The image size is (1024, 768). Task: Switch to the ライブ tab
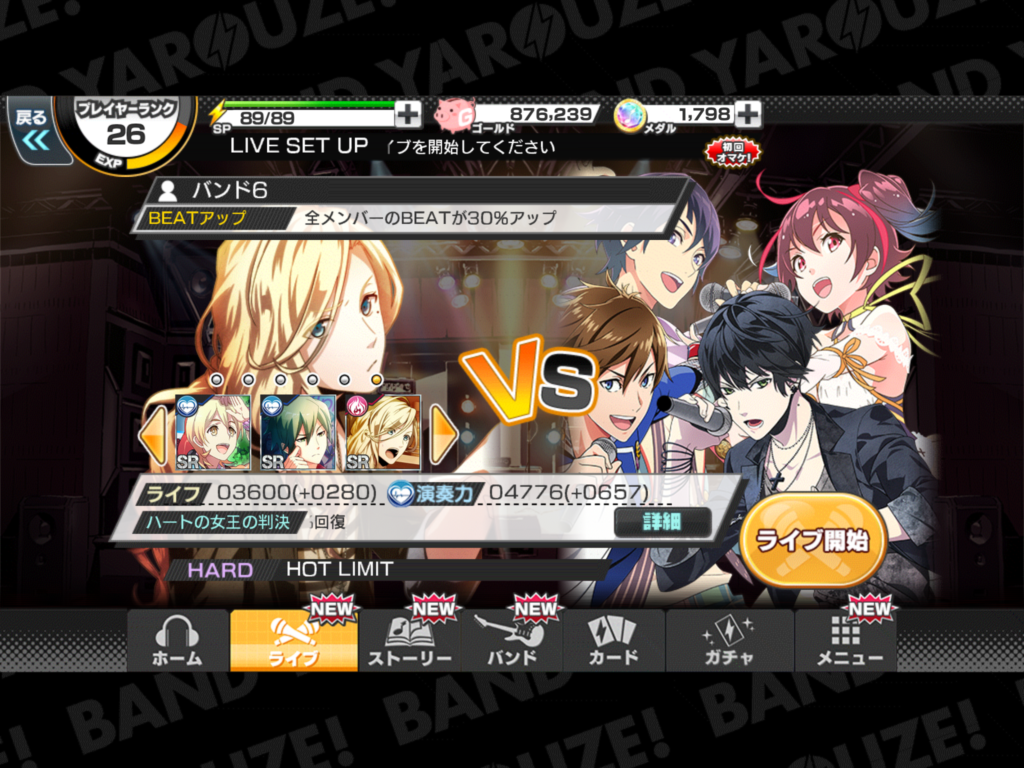[294, 641]
